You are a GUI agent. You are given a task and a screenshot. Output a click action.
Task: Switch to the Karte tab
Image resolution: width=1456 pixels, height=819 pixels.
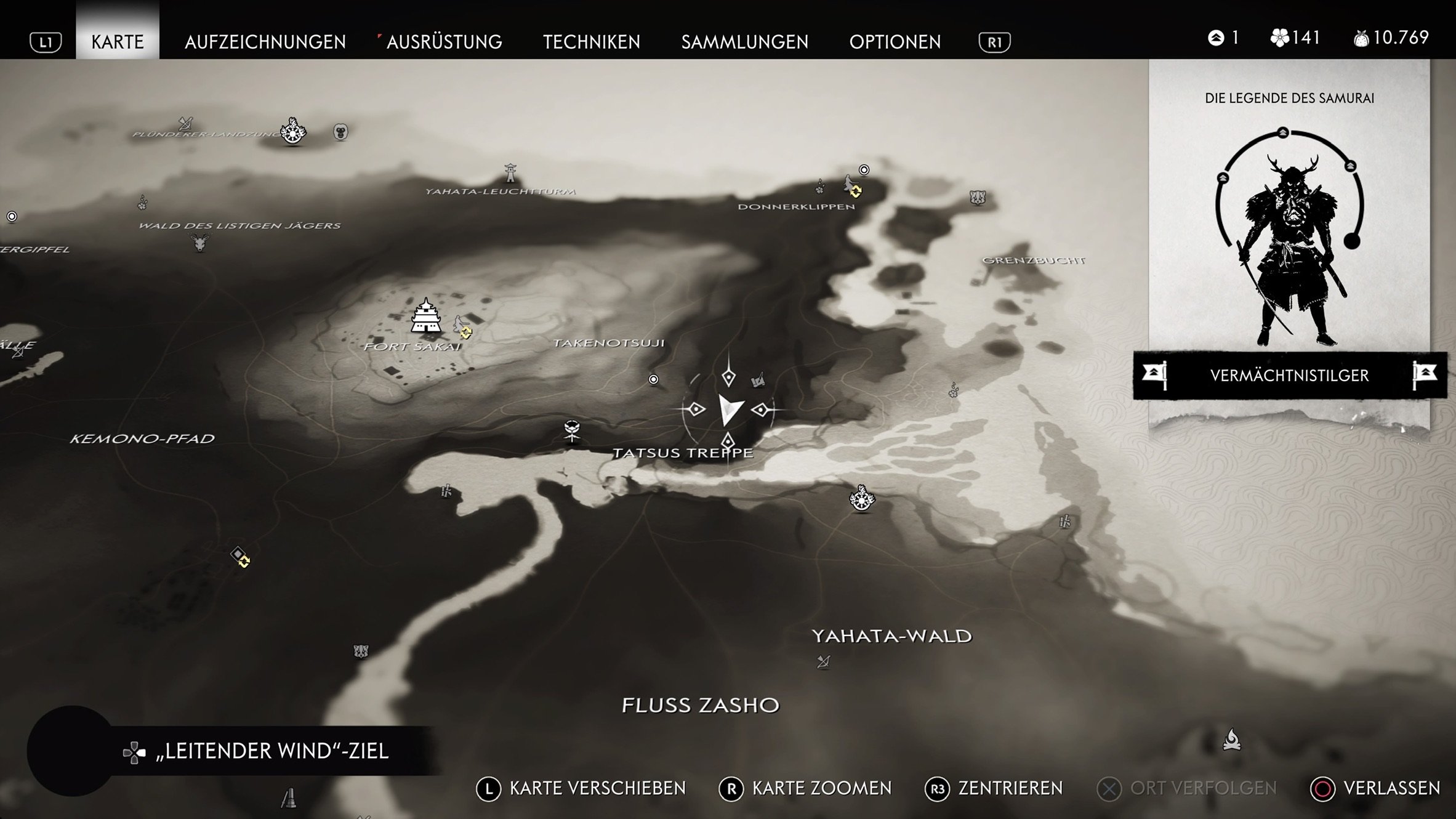pos(117,41)
